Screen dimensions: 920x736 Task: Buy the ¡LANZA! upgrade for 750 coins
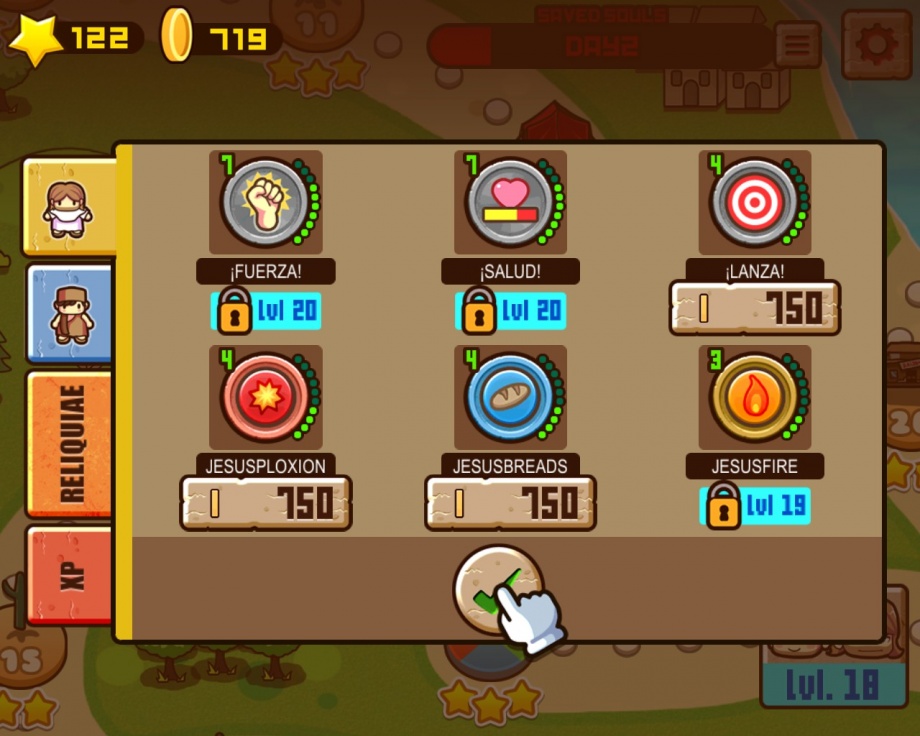tap(754, 308)
